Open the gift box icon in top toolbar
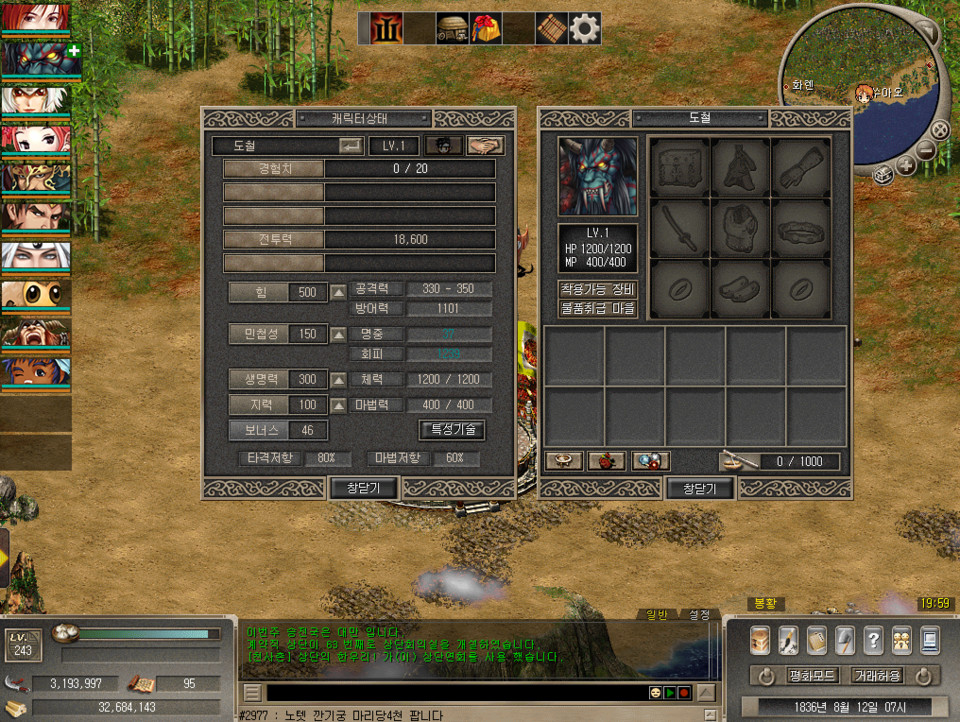Screen dimensions: 960x722 coord(486,28)
